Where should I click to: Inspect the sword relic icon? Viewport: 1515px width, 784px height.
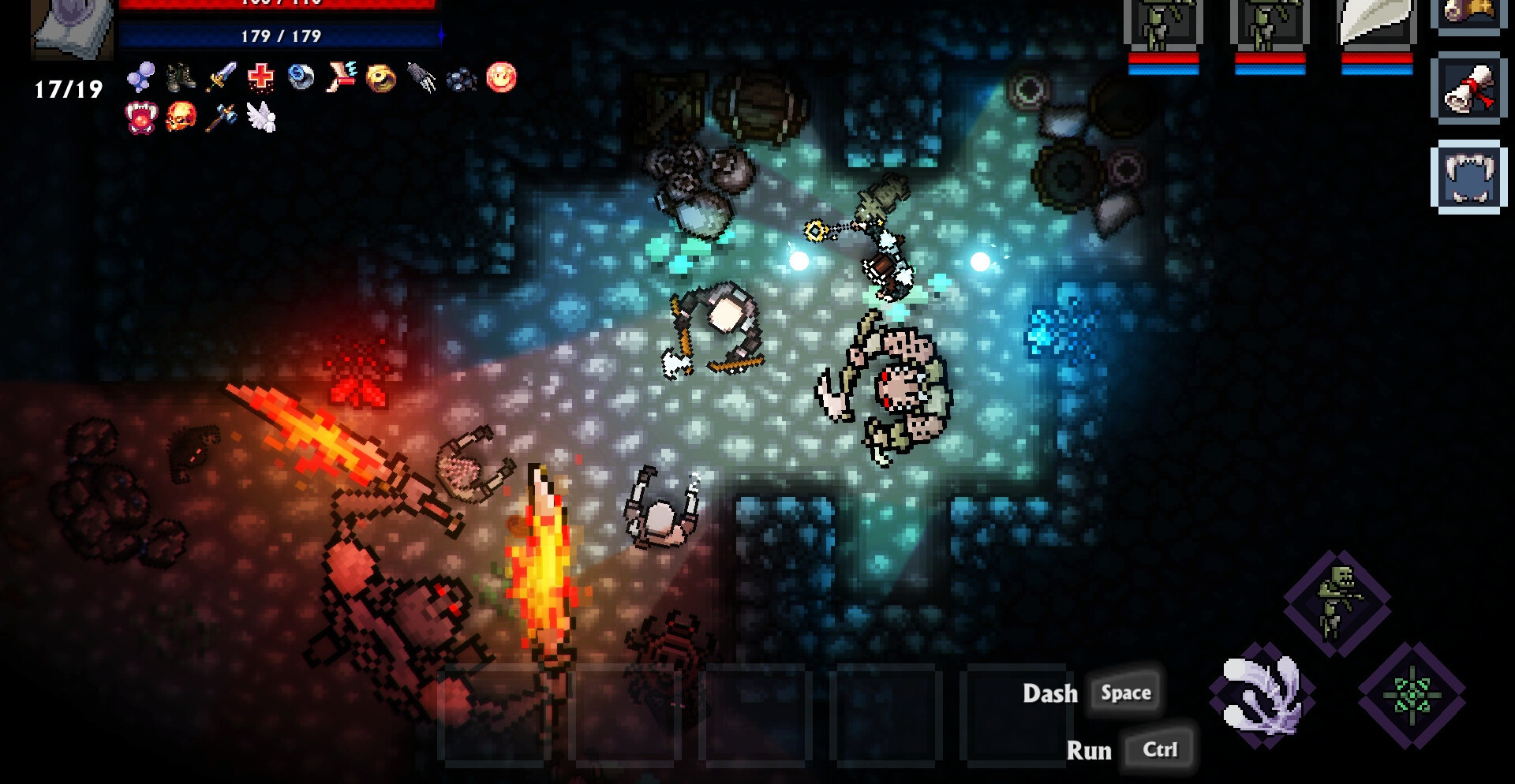pos(222,77)
